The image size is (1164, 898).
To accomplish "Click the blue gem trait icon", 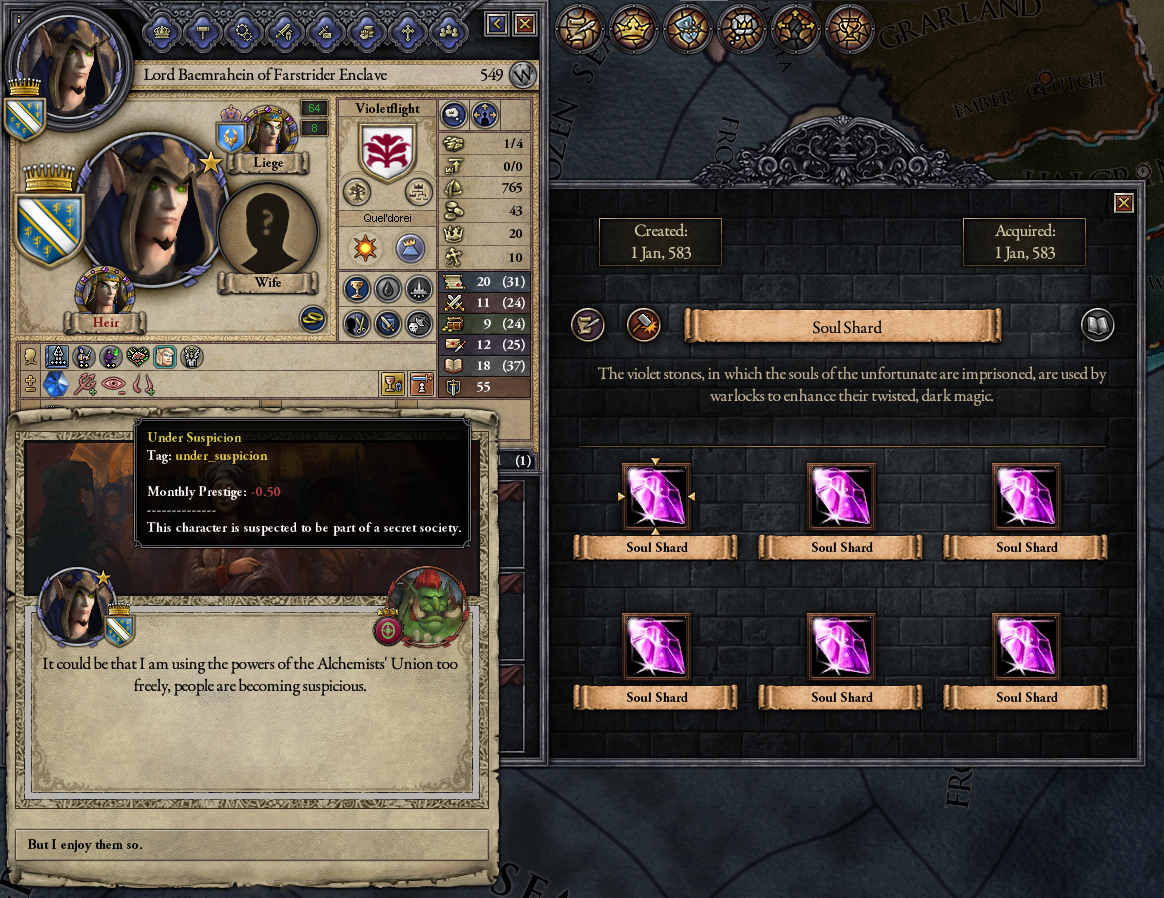I will pos(55,384).
